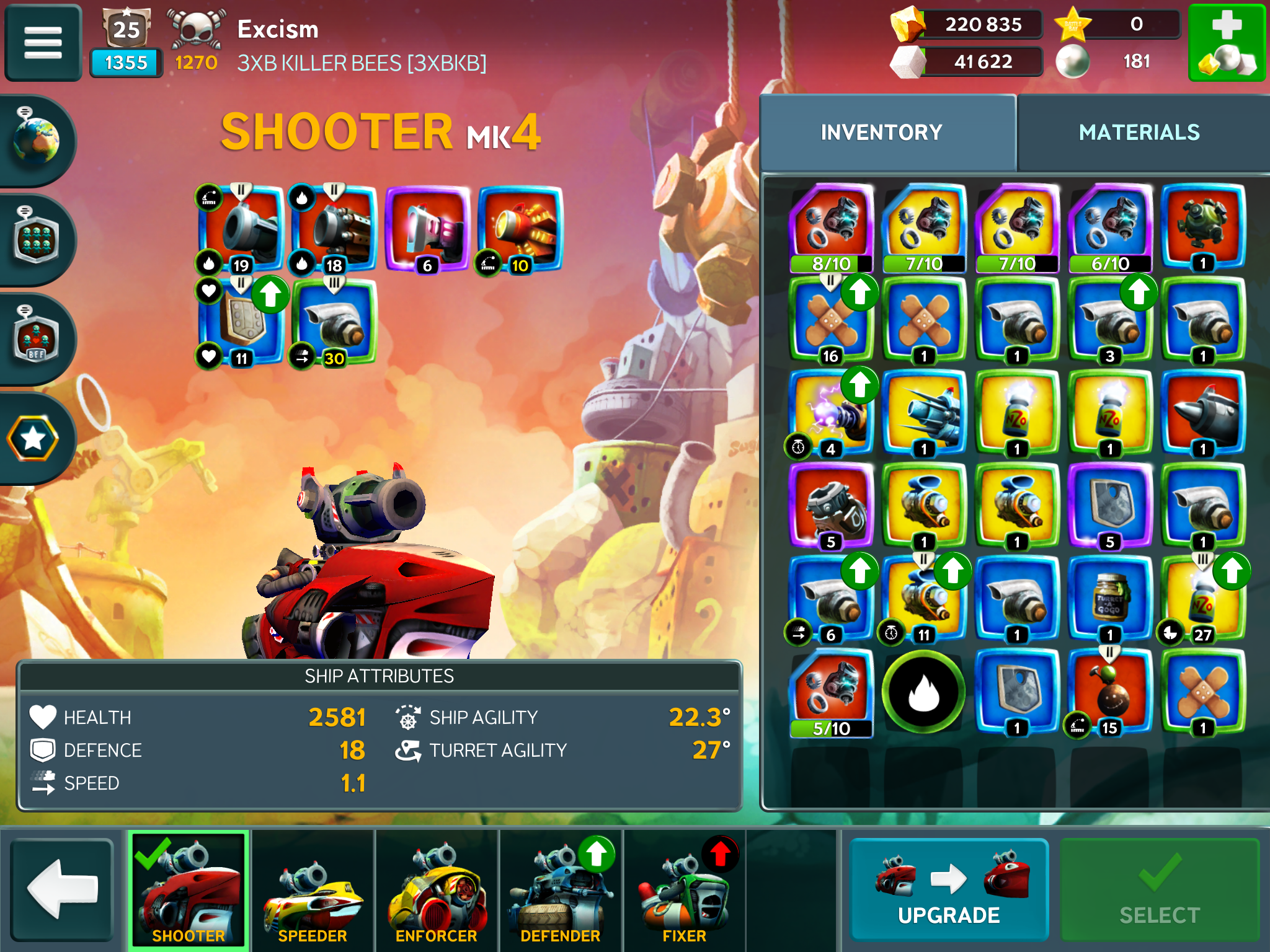Open the star badge icon
The height and width of the screenshot is (952, 1270).
coord(33,439)
